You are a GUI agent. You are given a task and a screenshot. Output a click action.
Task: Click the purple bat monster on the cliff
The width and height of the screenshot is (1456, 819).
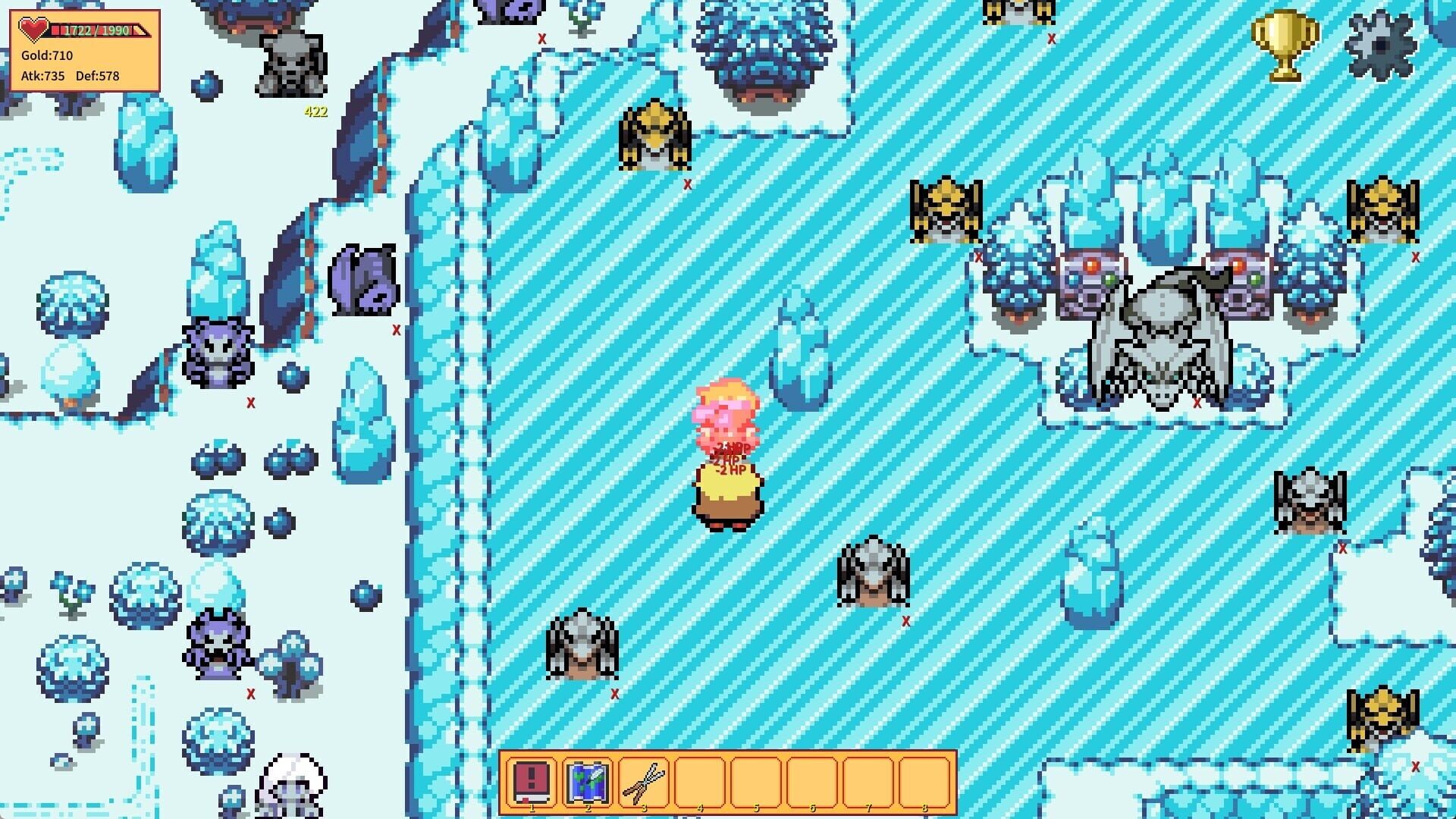click(362, 281)
